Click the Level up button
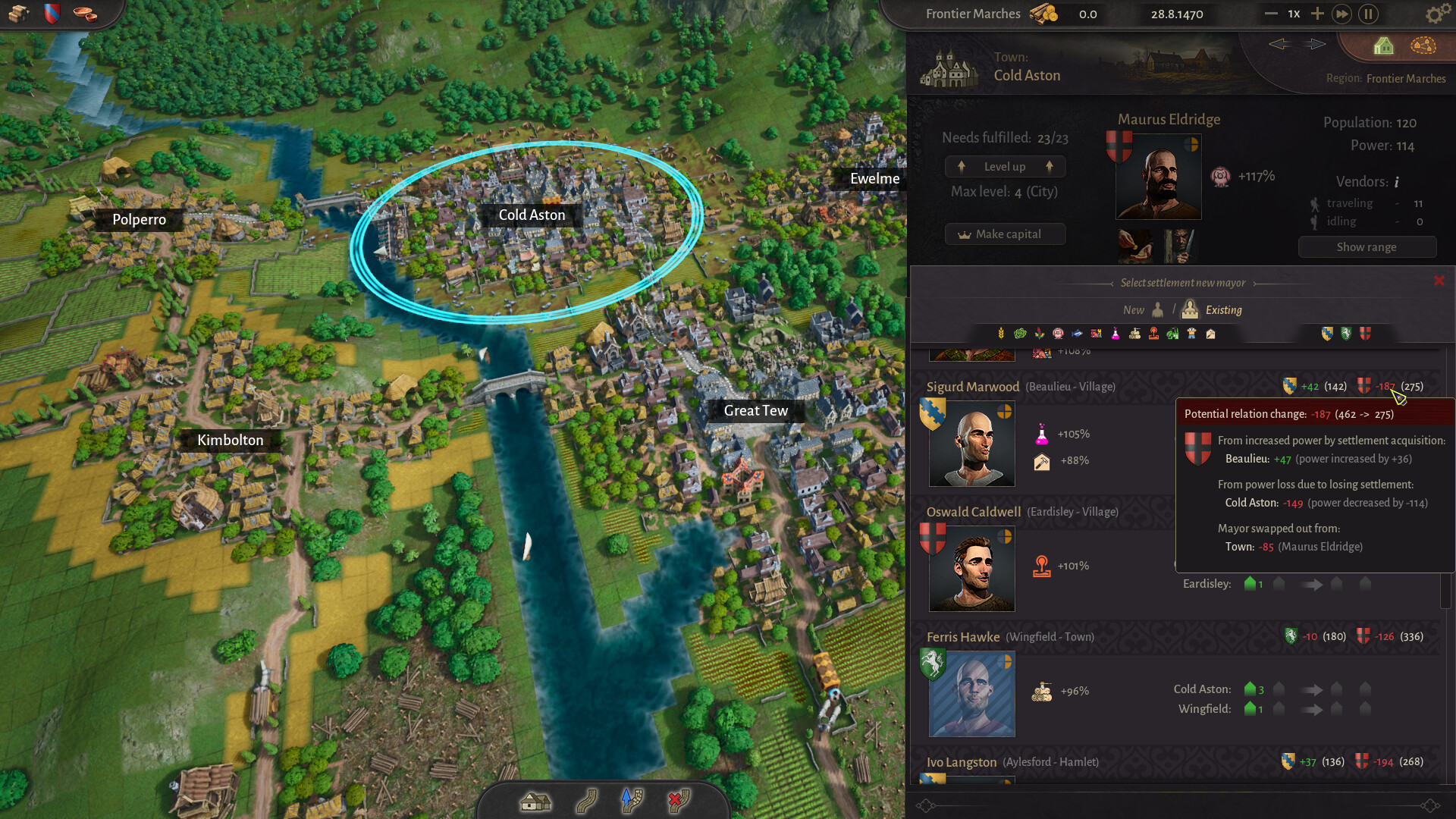 coord(1005,167)
